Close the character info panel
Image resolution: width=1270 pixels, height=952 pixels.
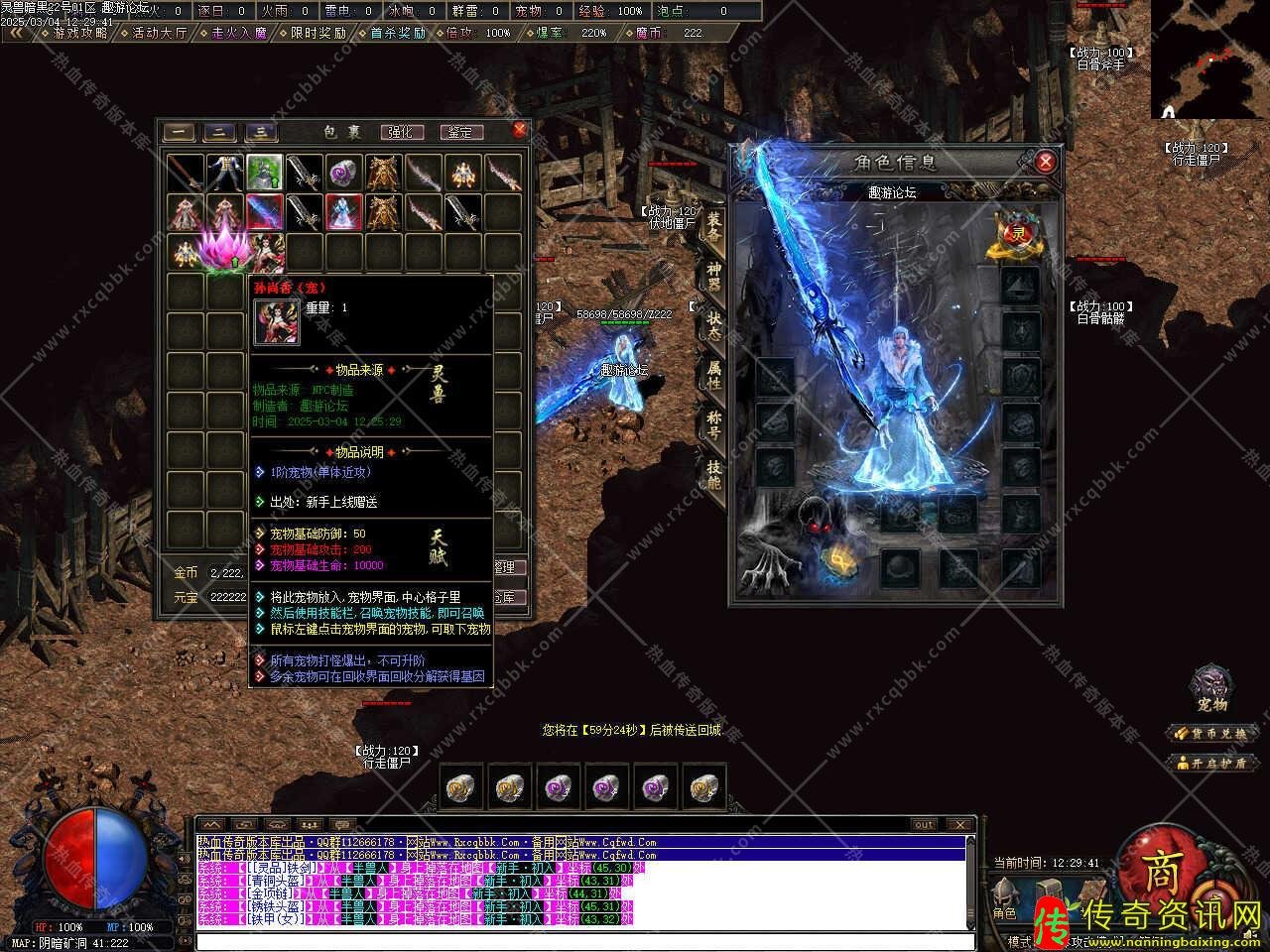tap(1044, 162)
